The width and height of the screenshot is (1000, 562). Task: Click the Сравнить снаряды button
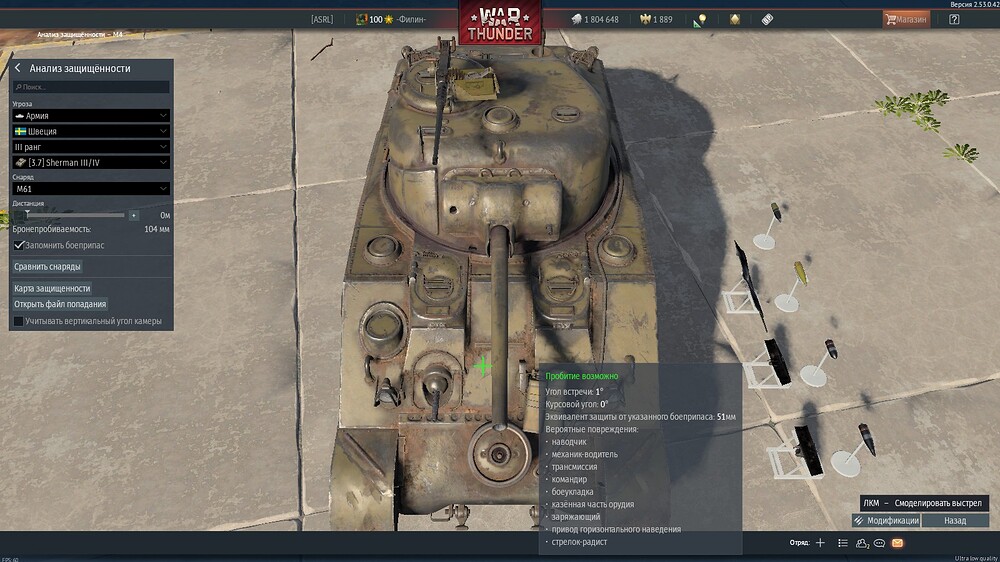point(48,267)
